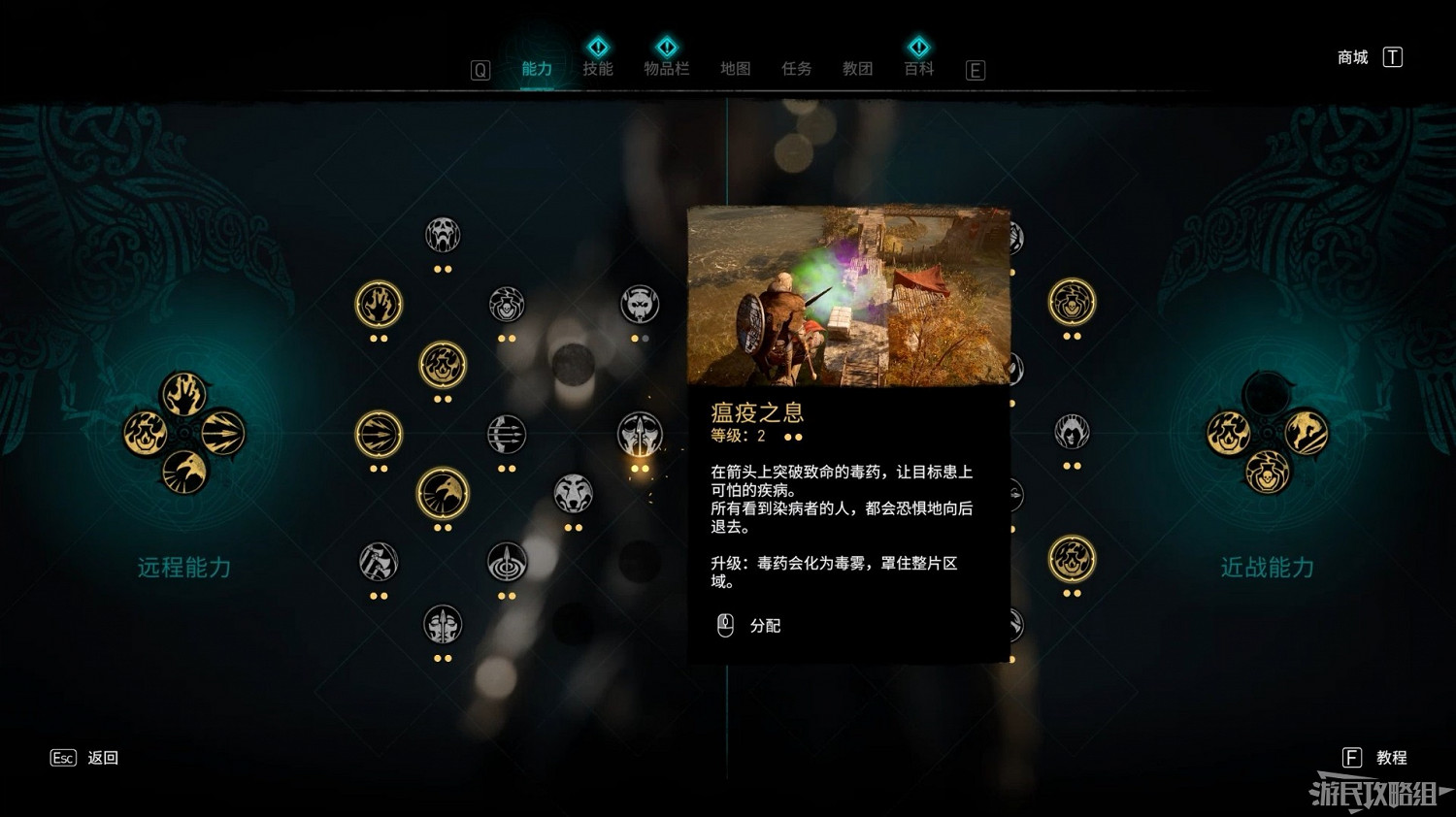Select the screaming skull ability atop the ranged tree
This screenshot has width=1456, height=817.
point(444,236)
